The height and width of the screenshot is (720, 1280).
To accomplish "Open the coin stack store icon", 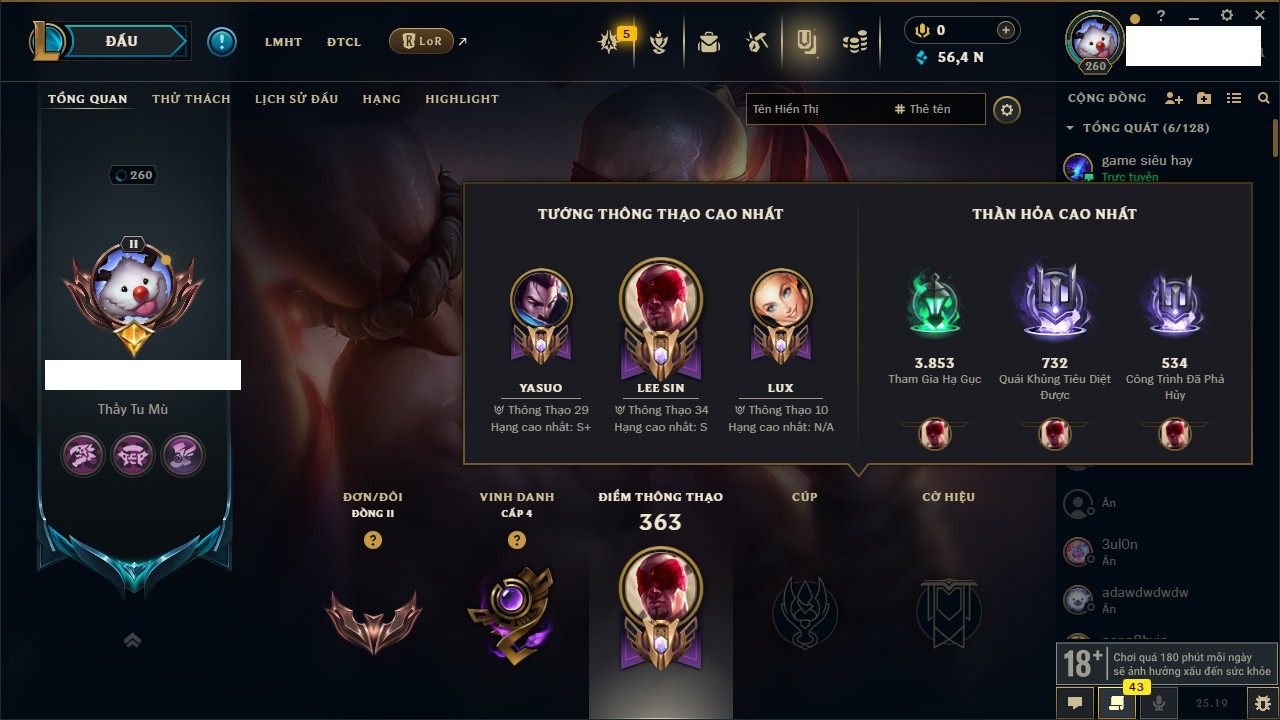I will 854,42.
